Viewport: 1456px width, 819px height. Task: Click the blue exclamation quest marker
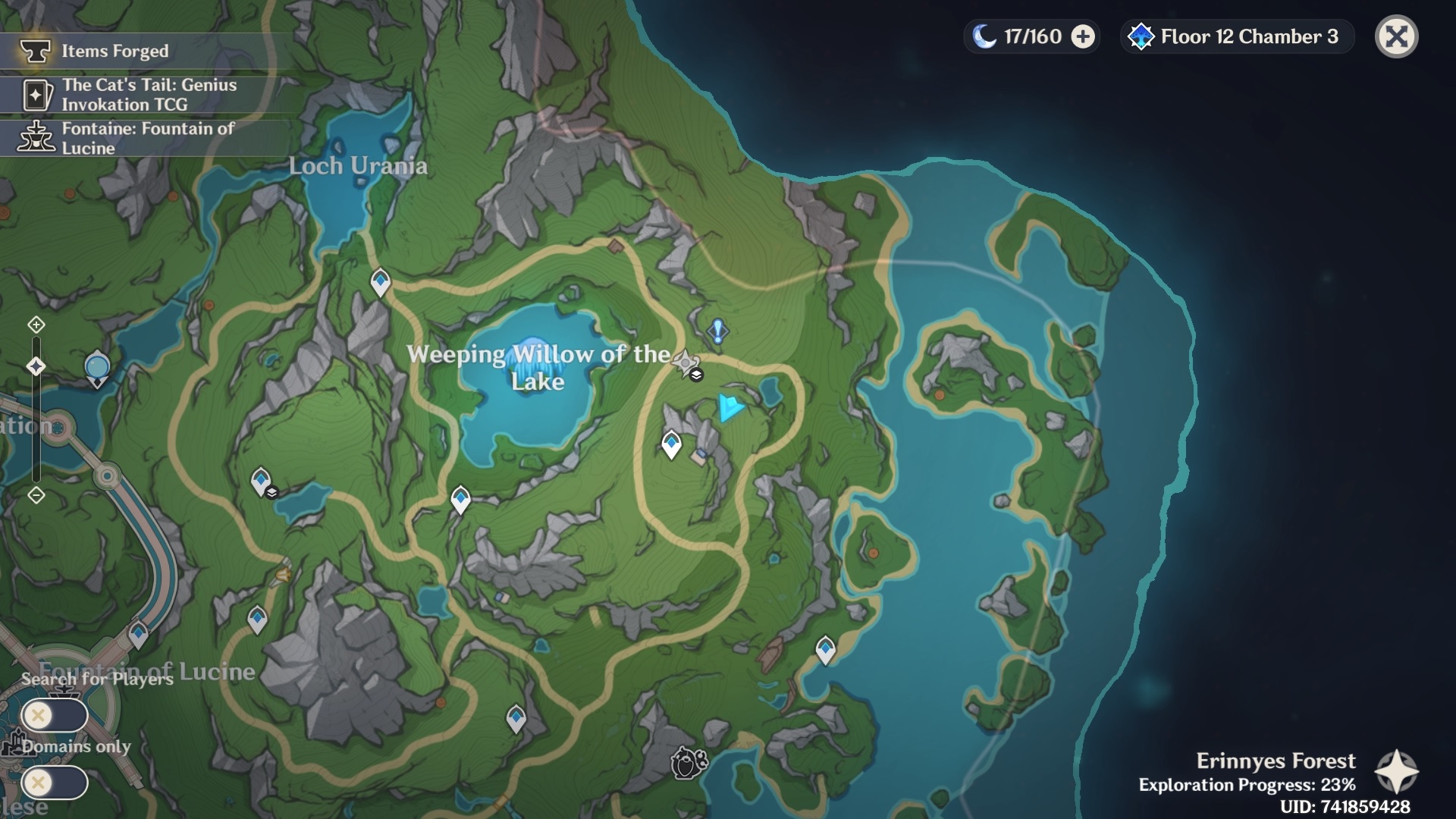click(716, 331)
